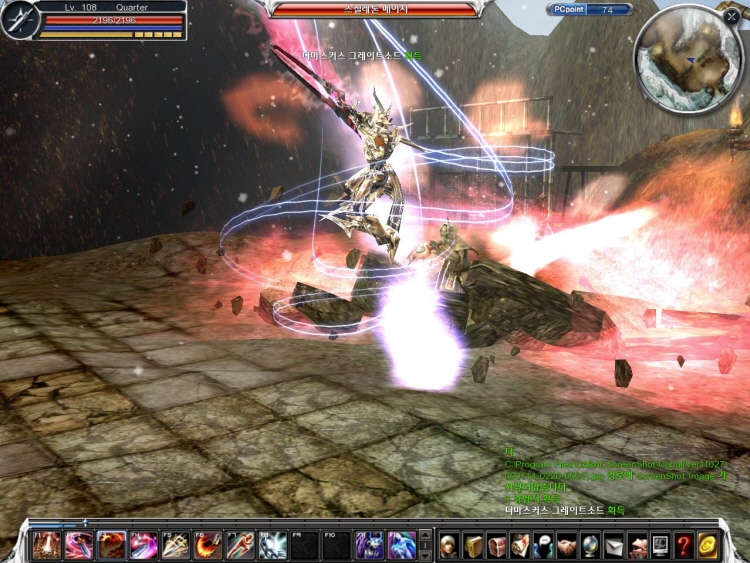This screenshot has height=563, width=750.
Task: Activate the golden spears skill in F5
Action: pyautogui.click(x=176, y=545)
